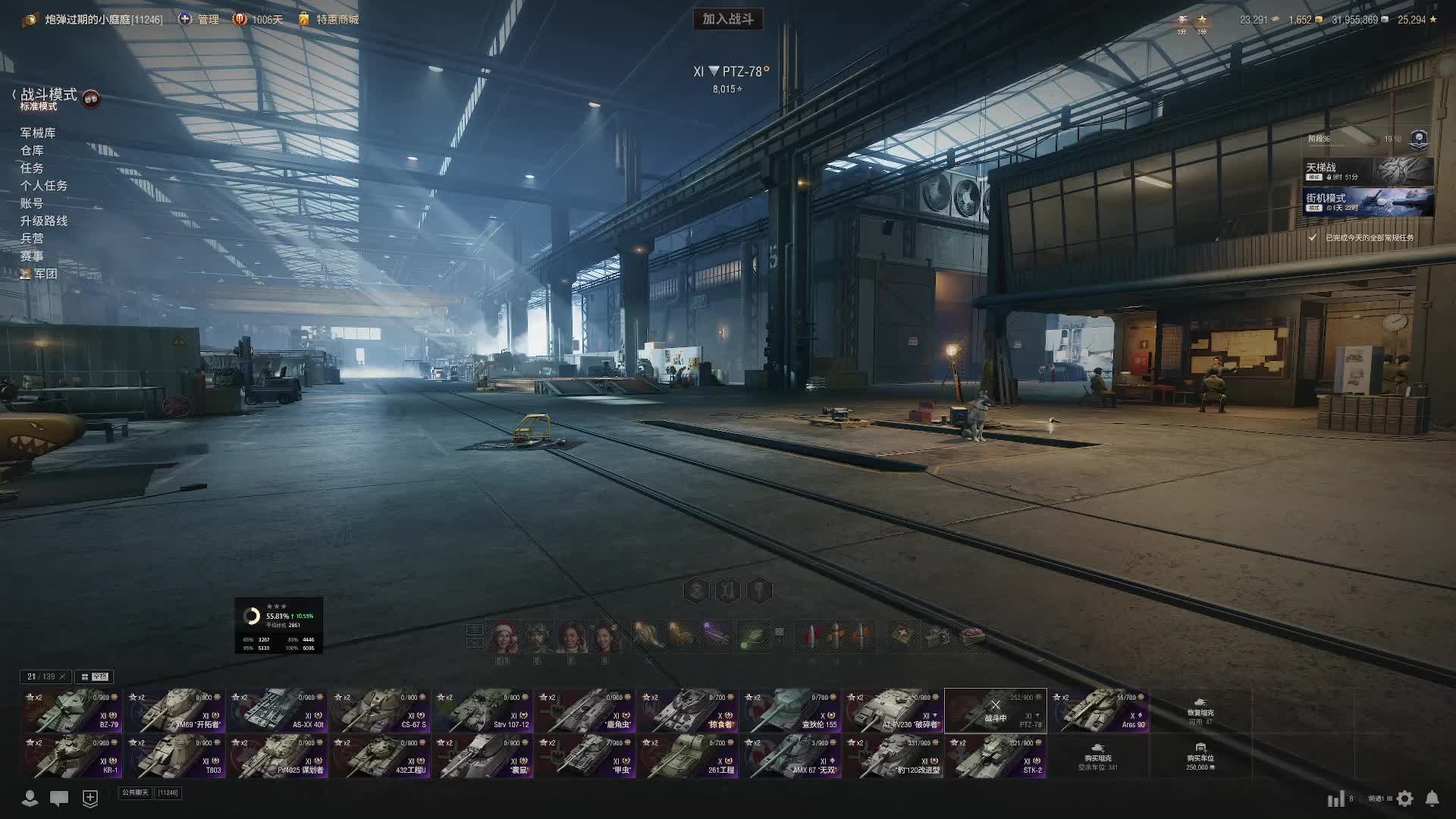Select the BZ-79 tank in the carousel
Viewport: 1456px width, 819px height.
pos(72,711)
